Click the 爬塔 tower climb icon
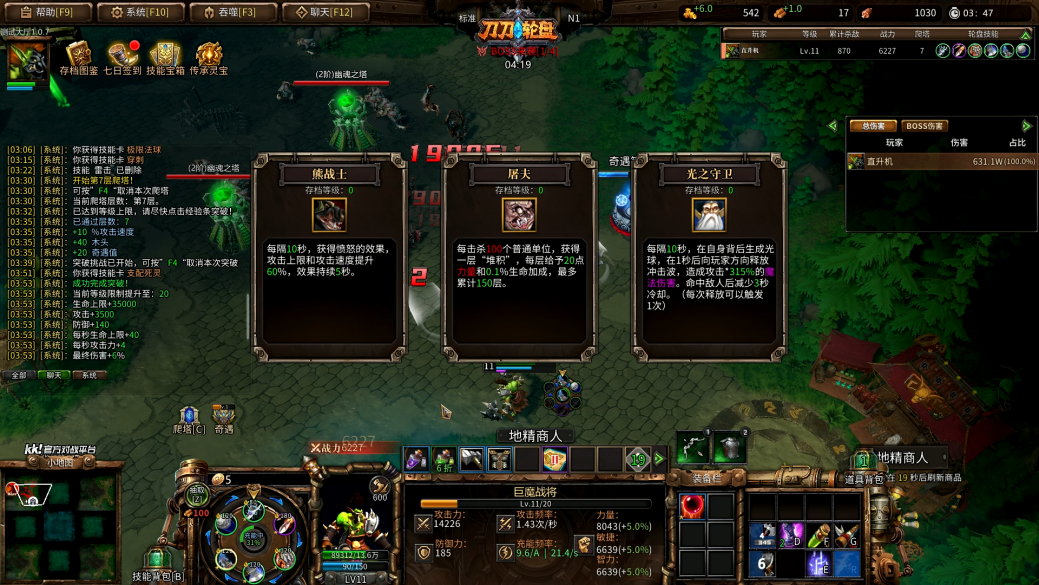Screen dimensions: 1039x585 click(188, 418)
